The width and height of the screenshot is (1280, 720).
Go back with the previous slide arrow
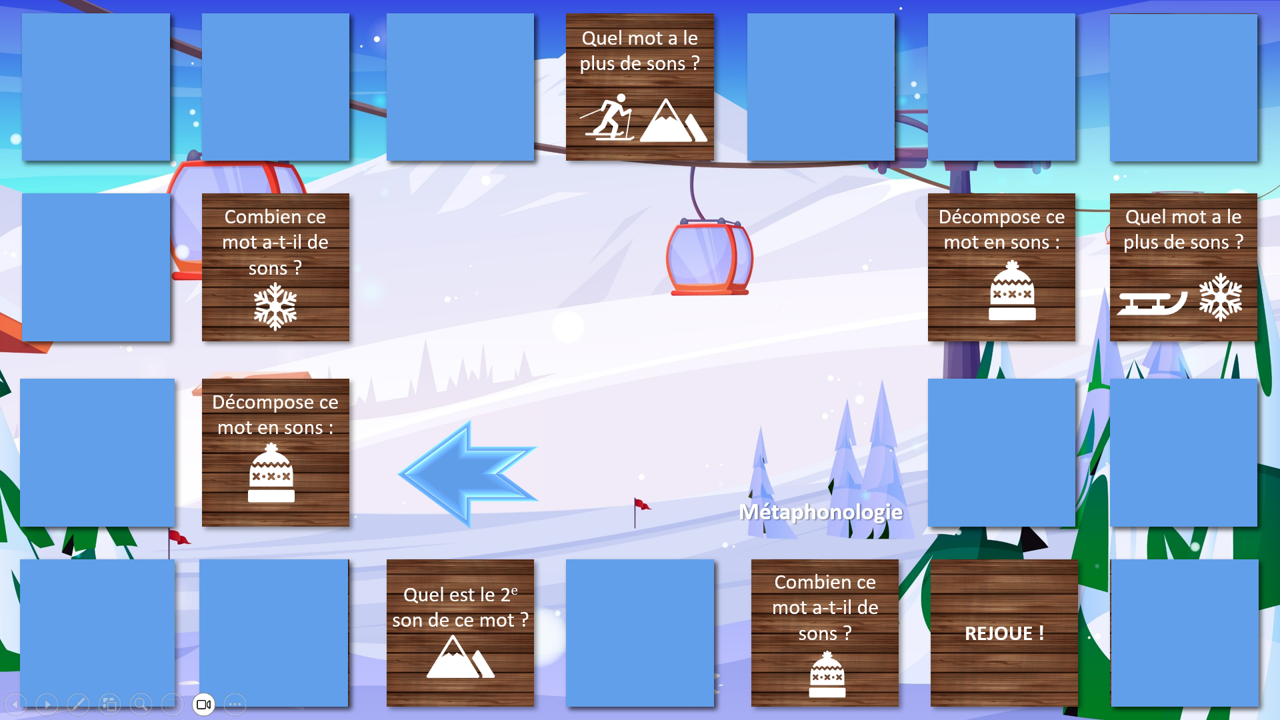coord(14,704)
